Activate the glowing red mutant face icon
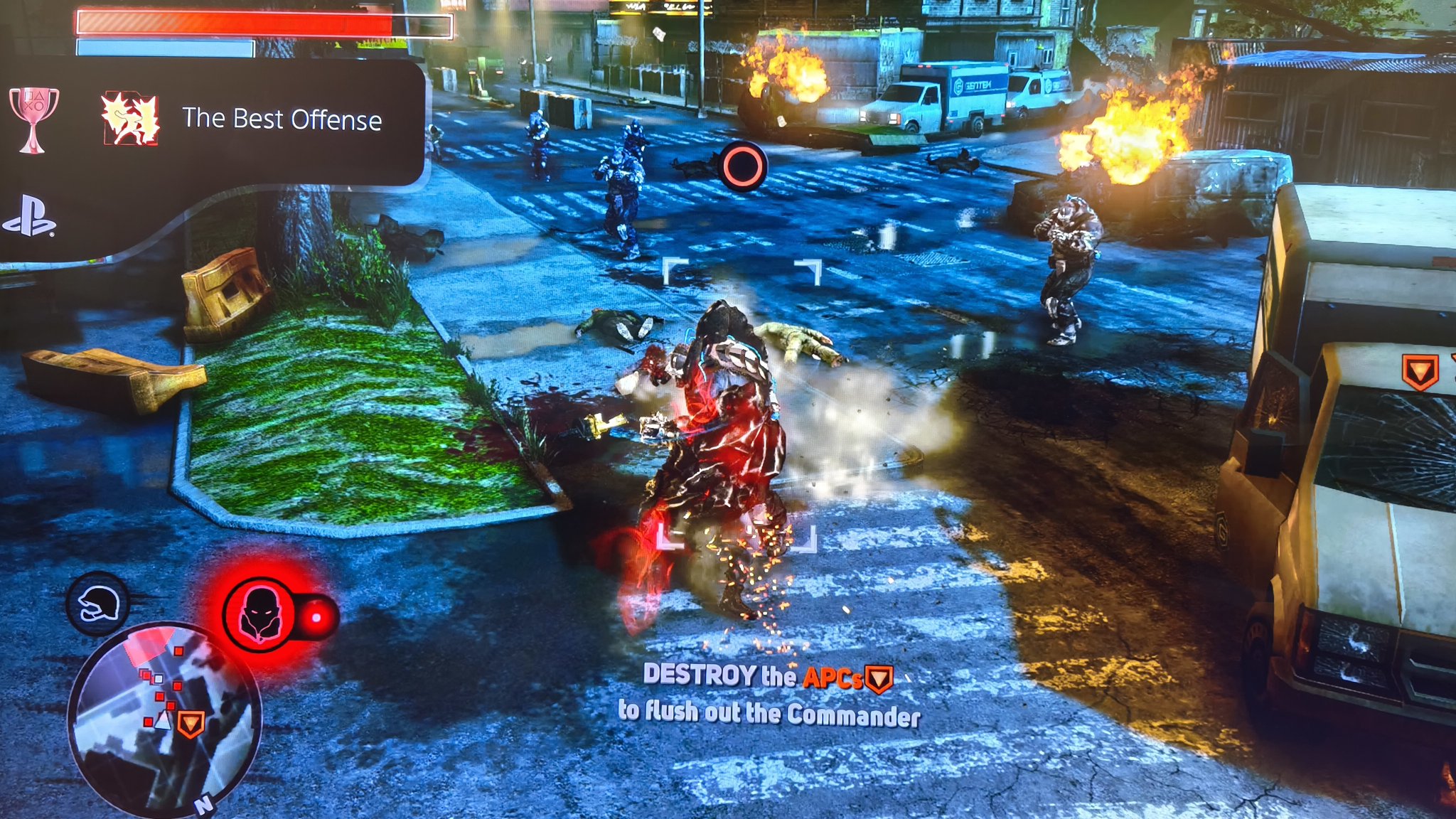This screenshot has height=819, width=1456. 260,615
